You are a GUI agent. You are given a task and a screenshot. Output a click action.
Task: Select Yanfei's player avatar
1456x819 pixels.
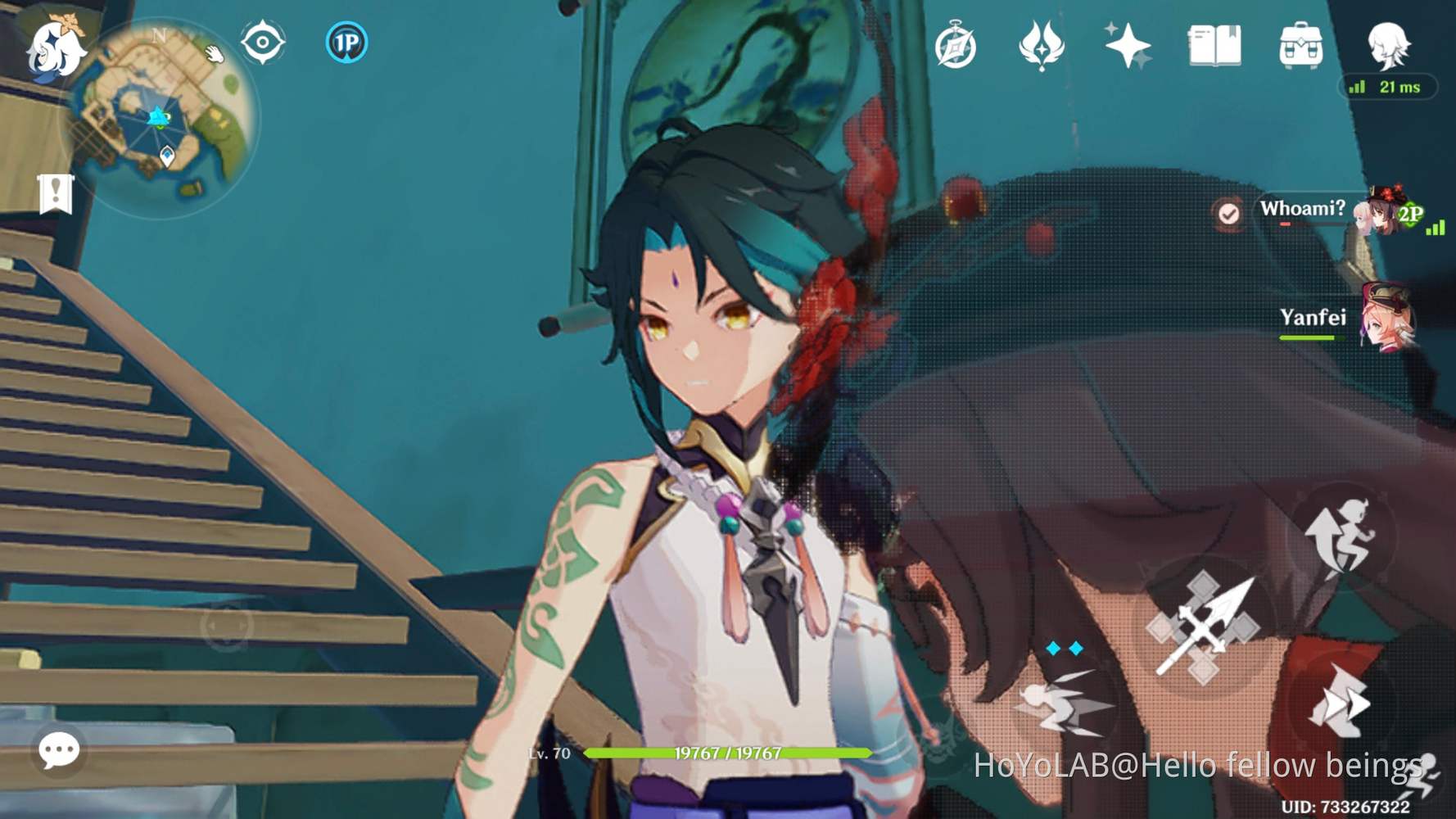(1392, 319)
